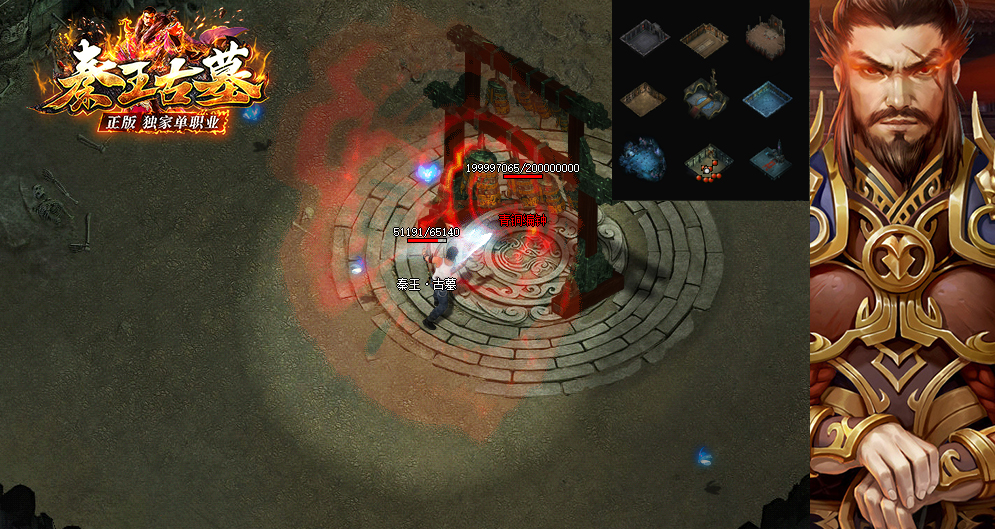Select the dark gray stone room thumbnail

(643, 39)
